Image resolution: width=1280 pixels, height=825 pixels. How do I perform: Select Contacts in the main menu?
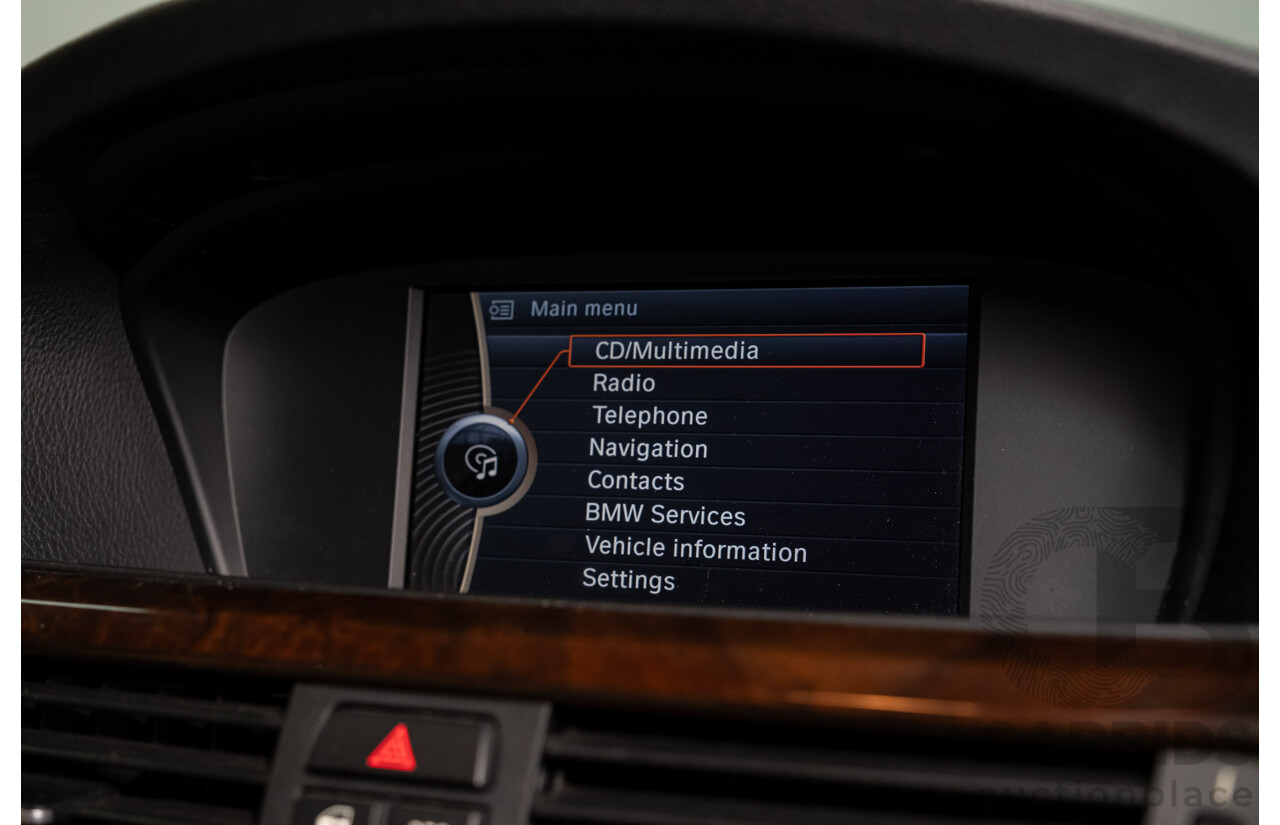pyautogui.click(x=636, y=481)
